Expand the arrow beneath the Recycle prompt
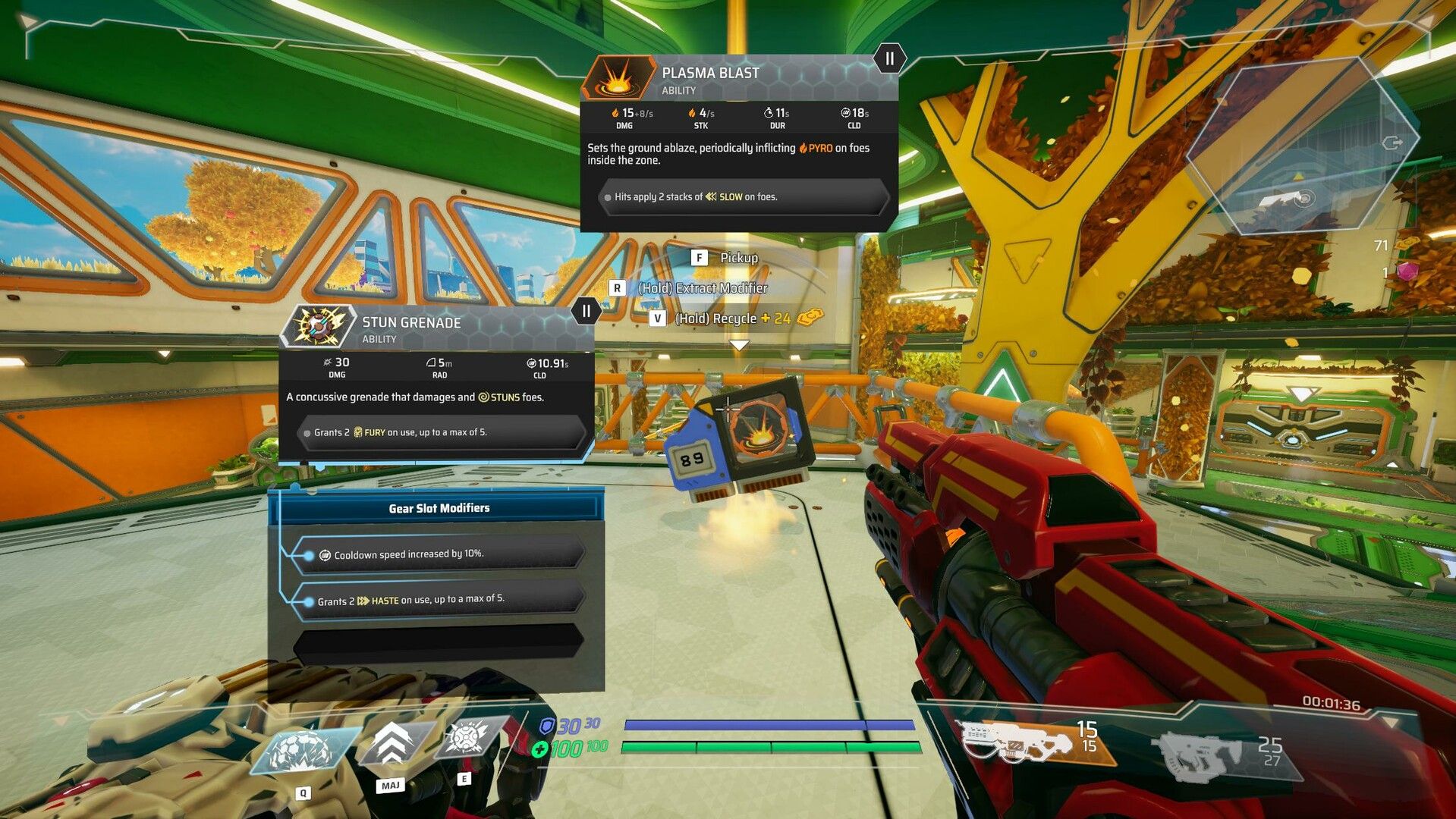This screenshot has height=819, width=1456. 739,343
